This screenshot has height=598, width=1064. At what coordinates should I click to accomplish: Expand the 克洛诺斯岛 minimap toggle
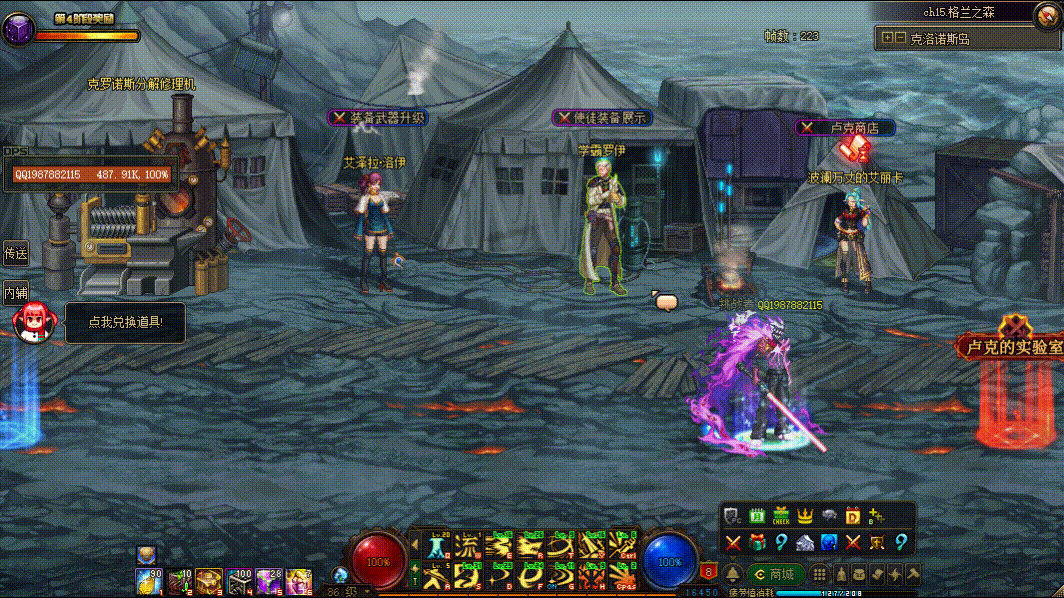(x=888, y=38)
